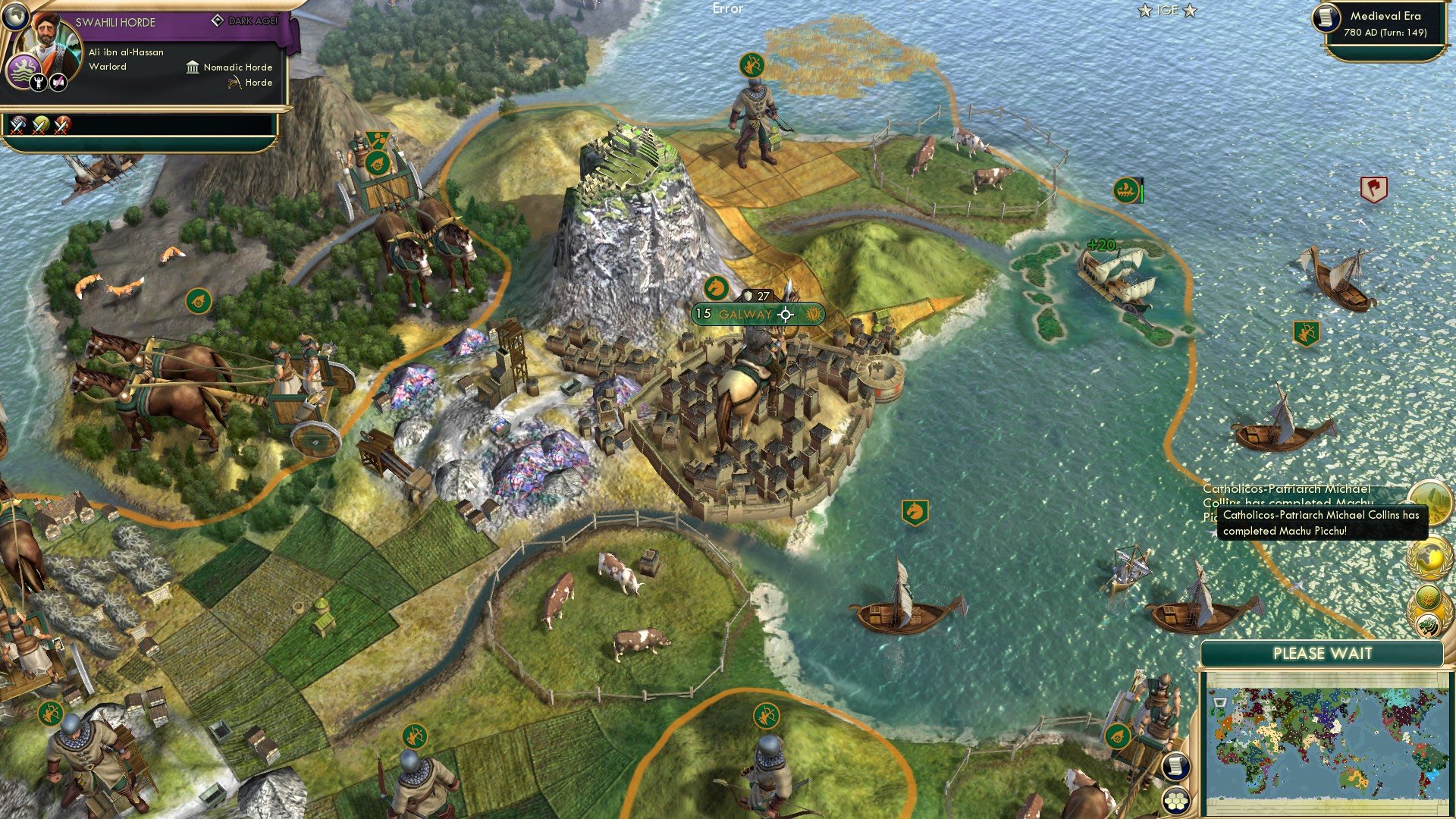The image size is (1456, 819).
Task: Open the Nomadic Horde government icon
Action: (x=193, y=68)
